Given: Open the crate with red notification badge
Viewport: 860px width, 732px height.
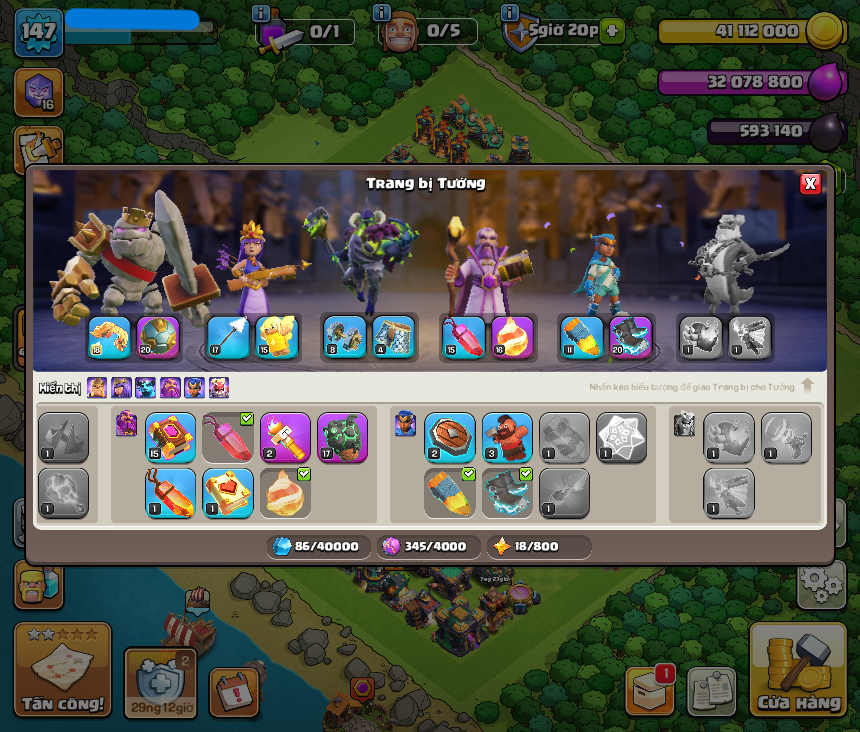Looking at the screenshot, I should tap(650, 691).
